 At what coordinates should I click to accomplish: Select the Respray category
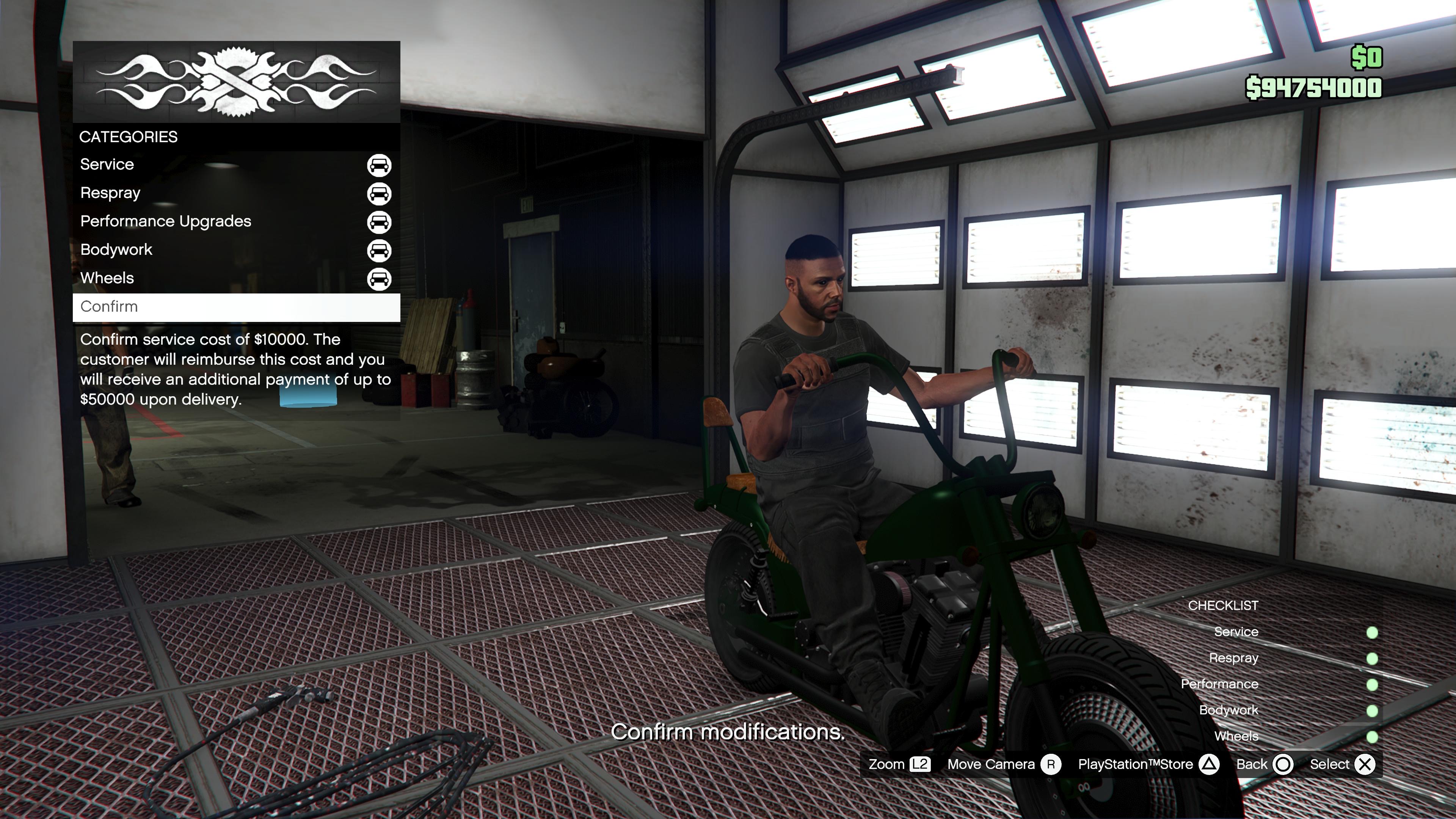click(236, 193)
